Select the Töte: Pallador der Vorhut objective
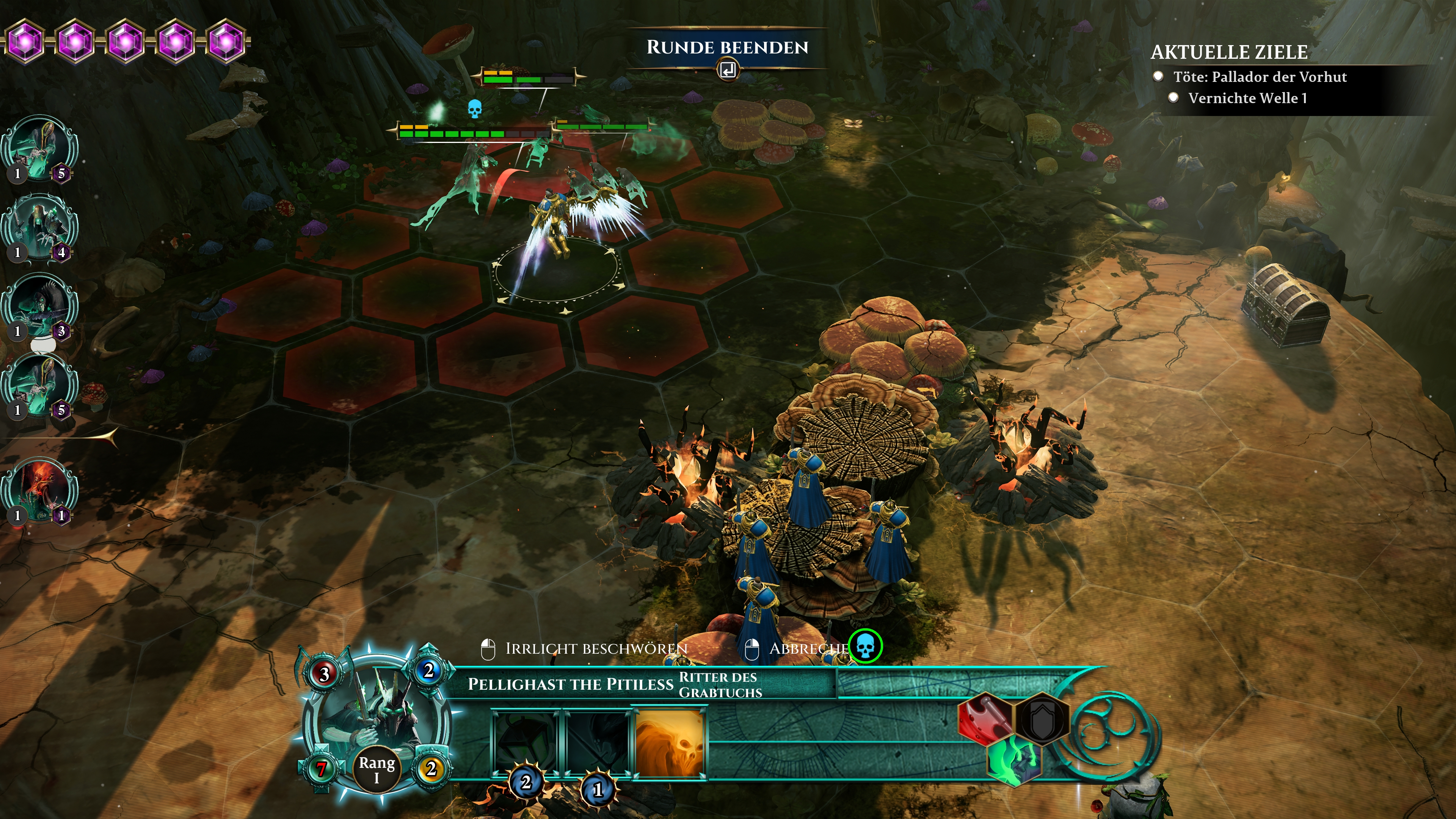 click(x=1259, y=77)
